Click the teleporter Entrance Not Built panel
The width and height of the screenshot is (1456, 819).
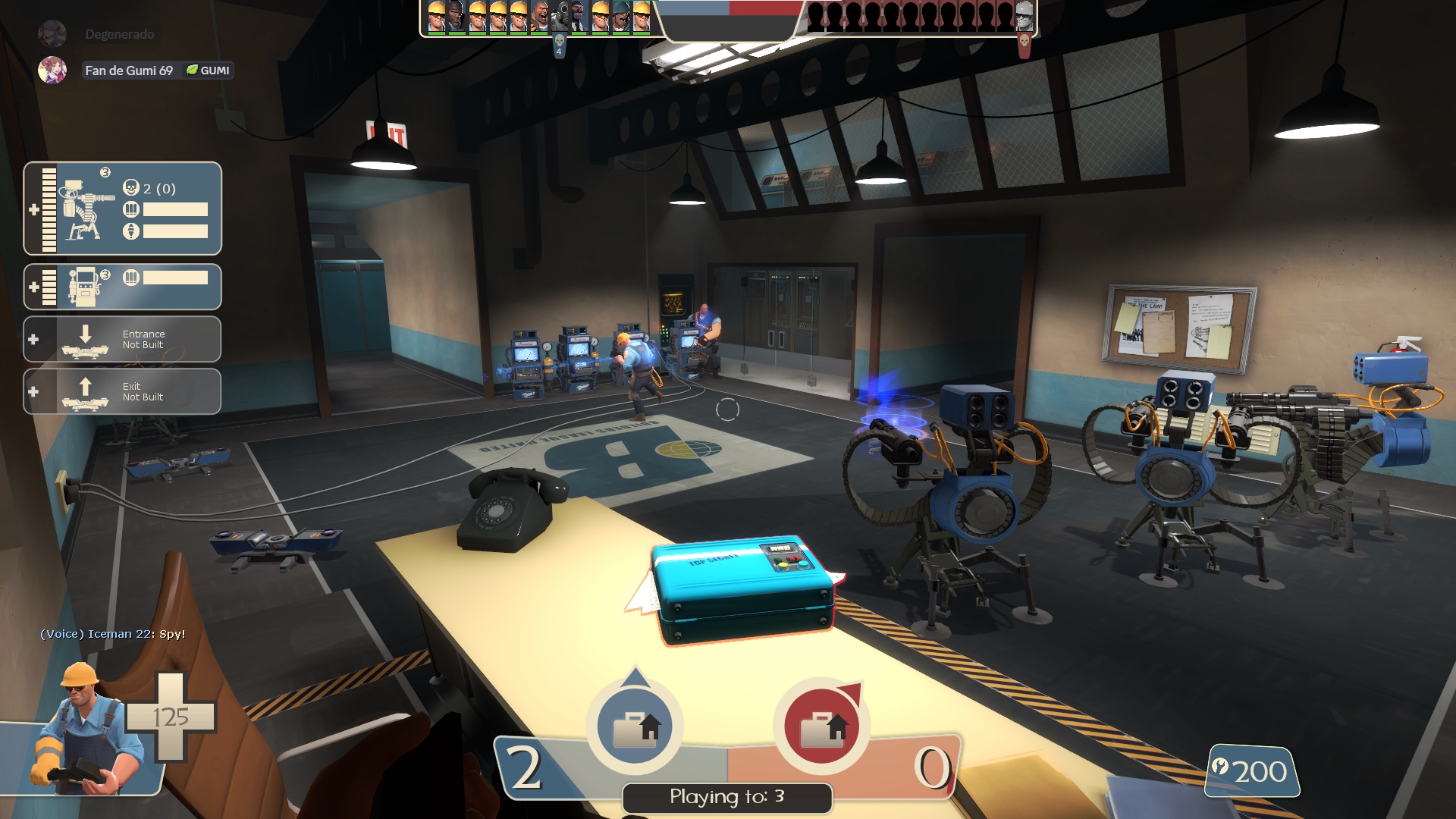coord(123,339)
